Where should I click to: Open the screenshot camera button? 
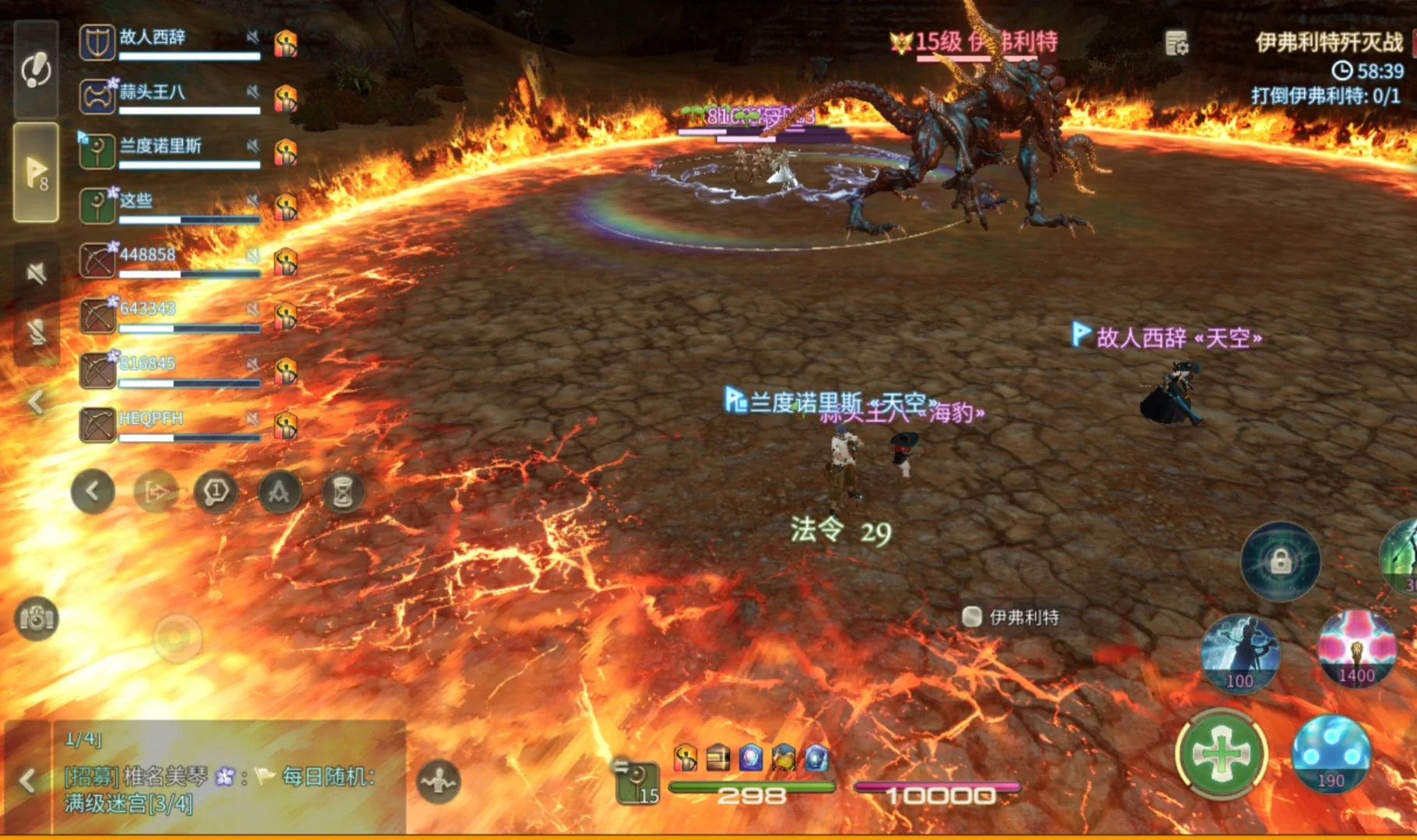click(x=36, y=618)
